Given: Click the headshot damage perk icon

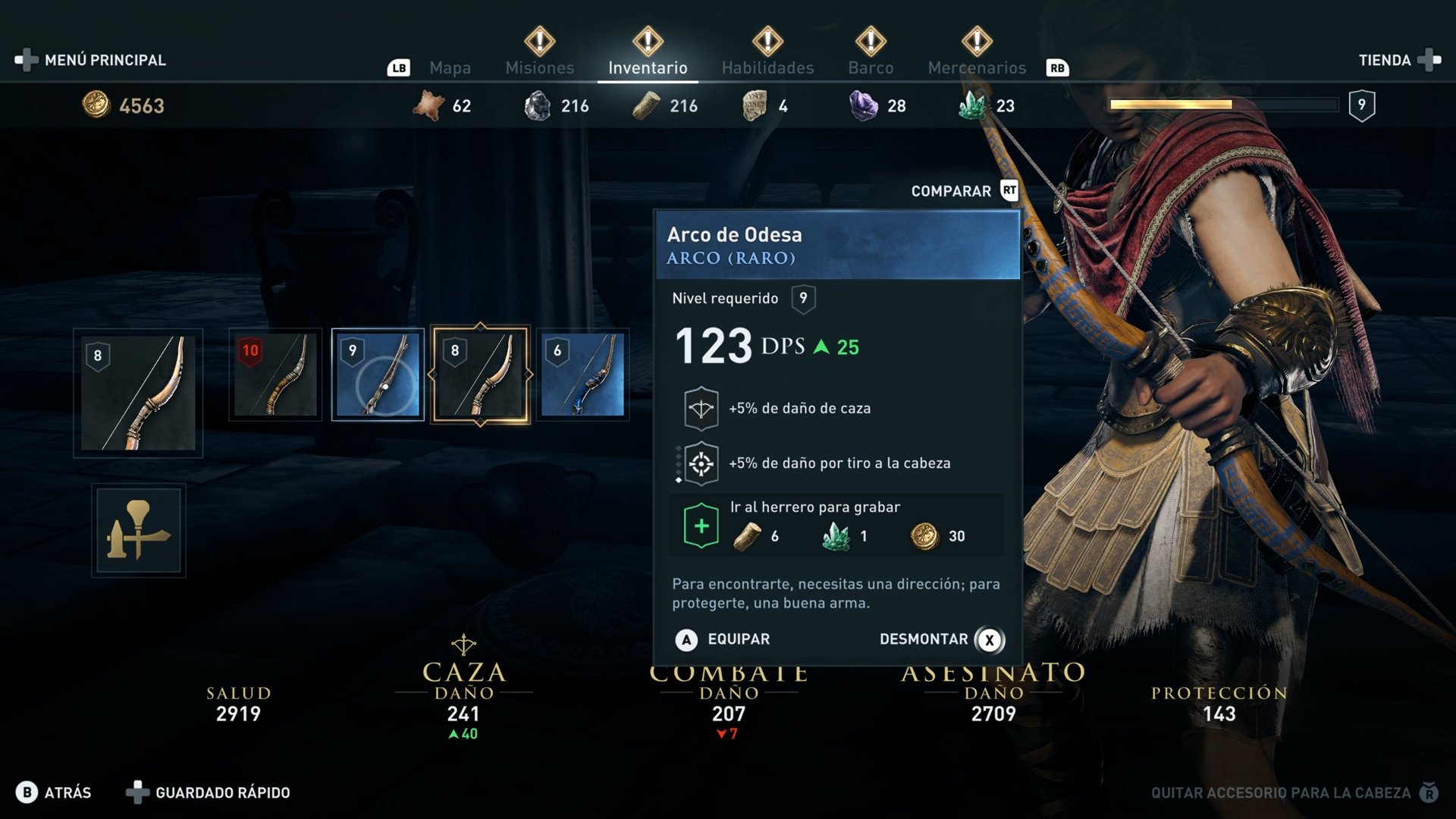Looking at the screenshot, I should click(x=702, y=462).
